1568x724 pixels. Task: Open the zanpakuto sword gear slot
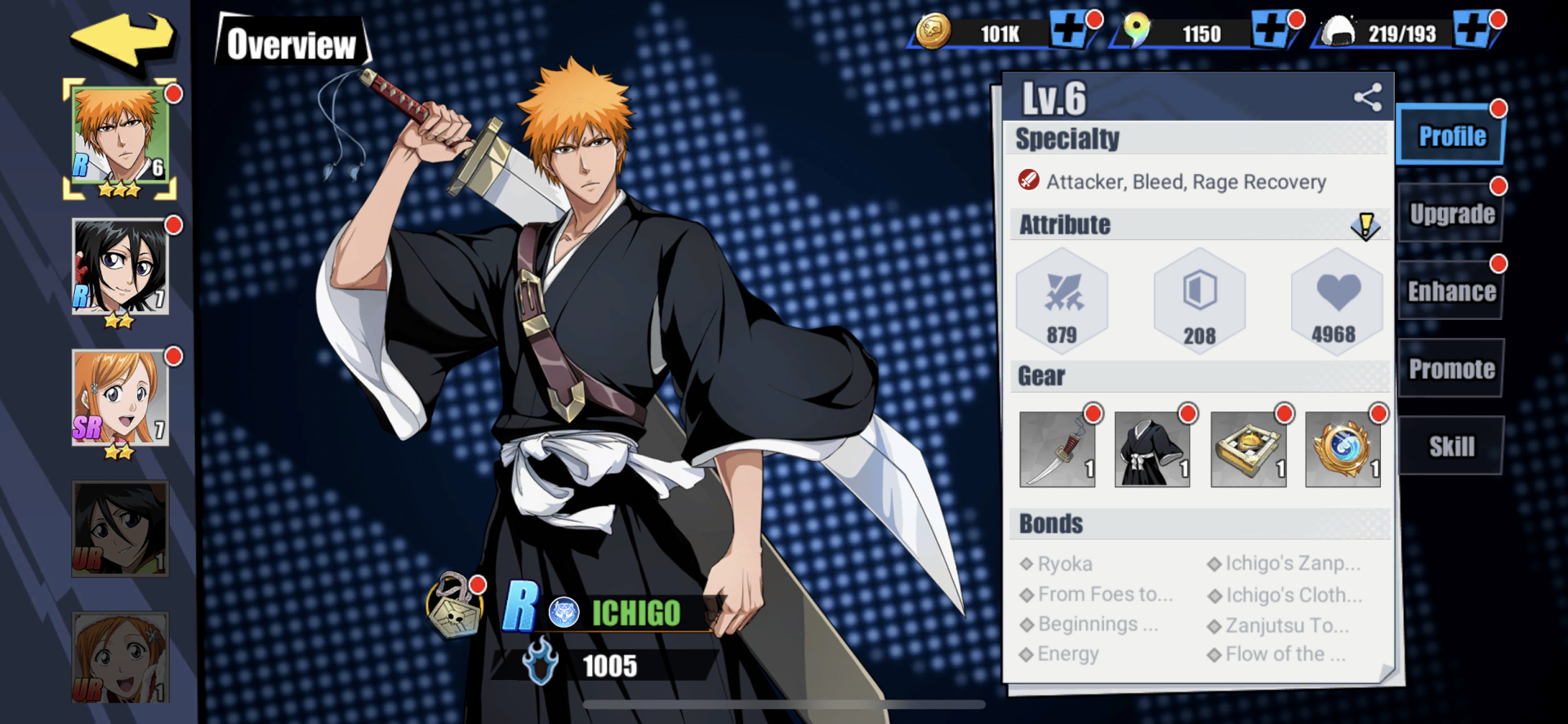(1058, 450)
